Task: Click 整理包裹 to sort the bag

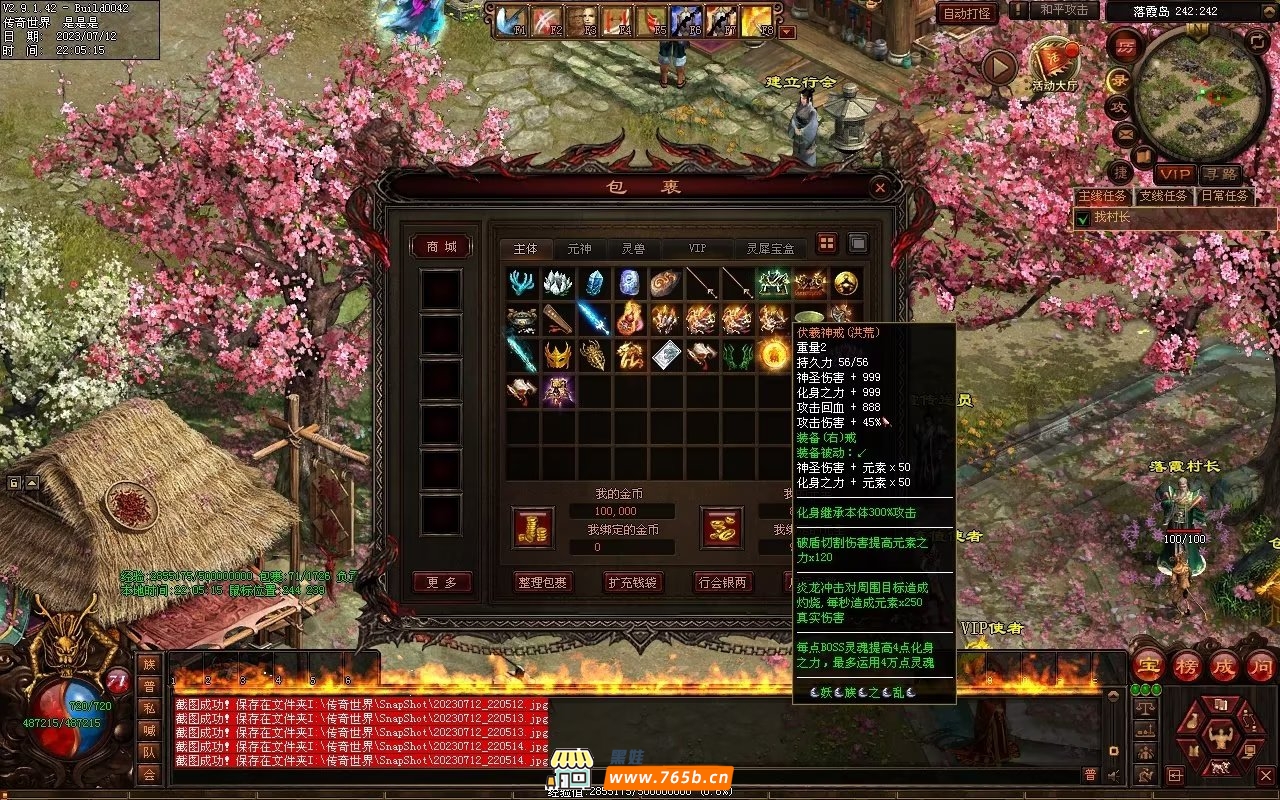Action: [x=544, y=582]
